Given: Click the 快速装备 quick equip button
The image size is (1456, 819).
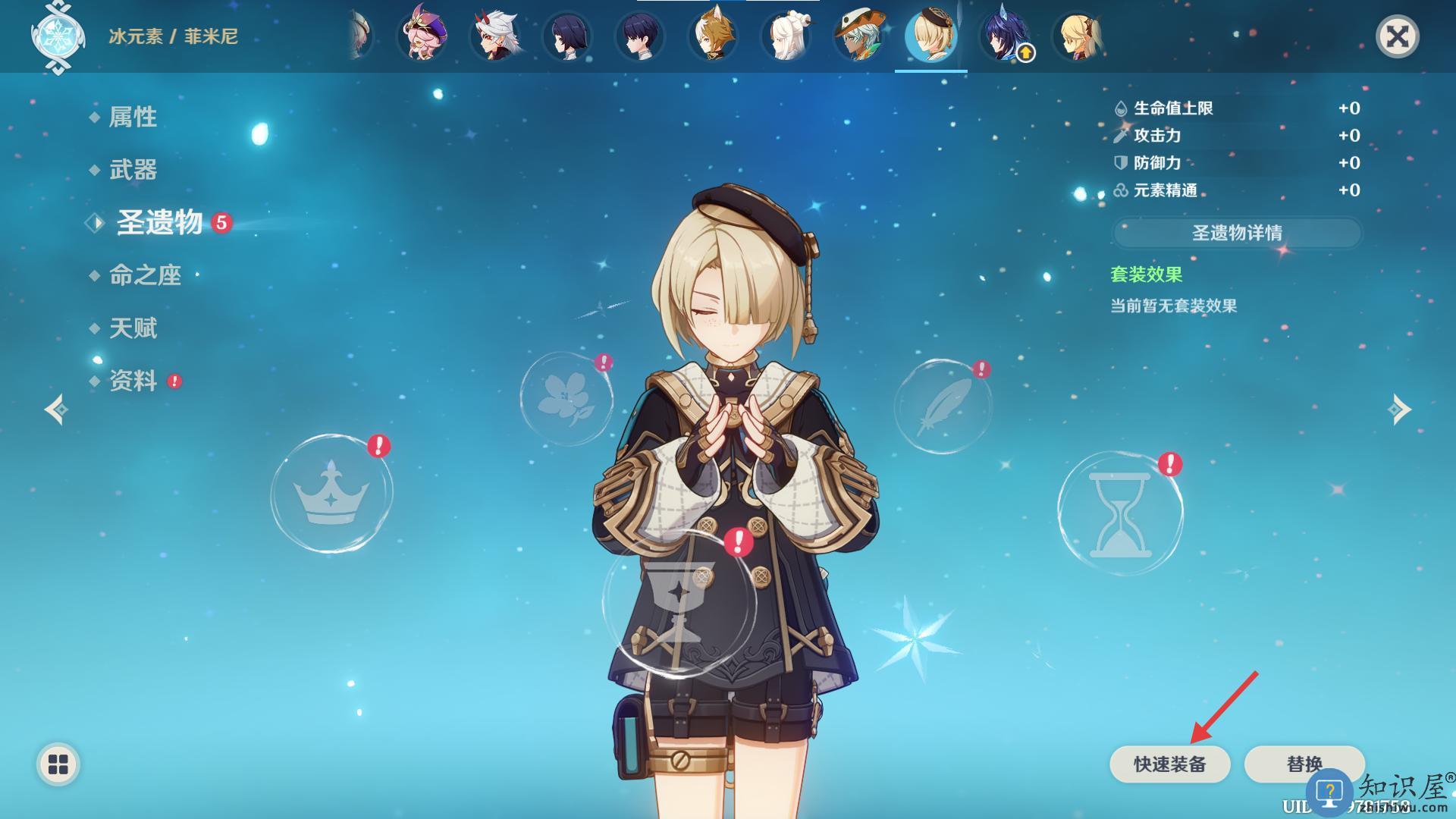Looking at the screenshot, I should 1169,764.
